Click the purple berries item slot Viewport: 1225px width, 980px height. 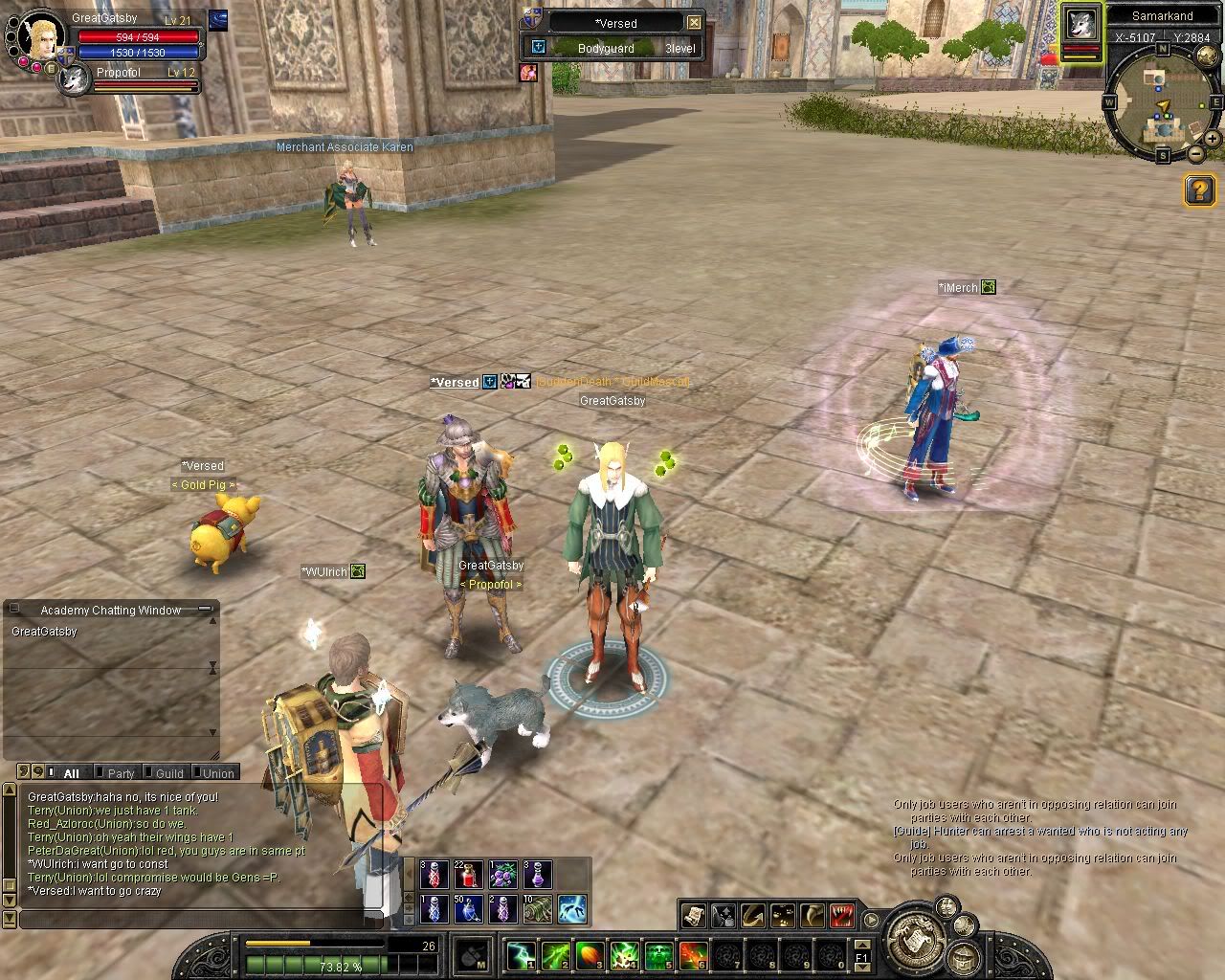[x=502, y=875]
